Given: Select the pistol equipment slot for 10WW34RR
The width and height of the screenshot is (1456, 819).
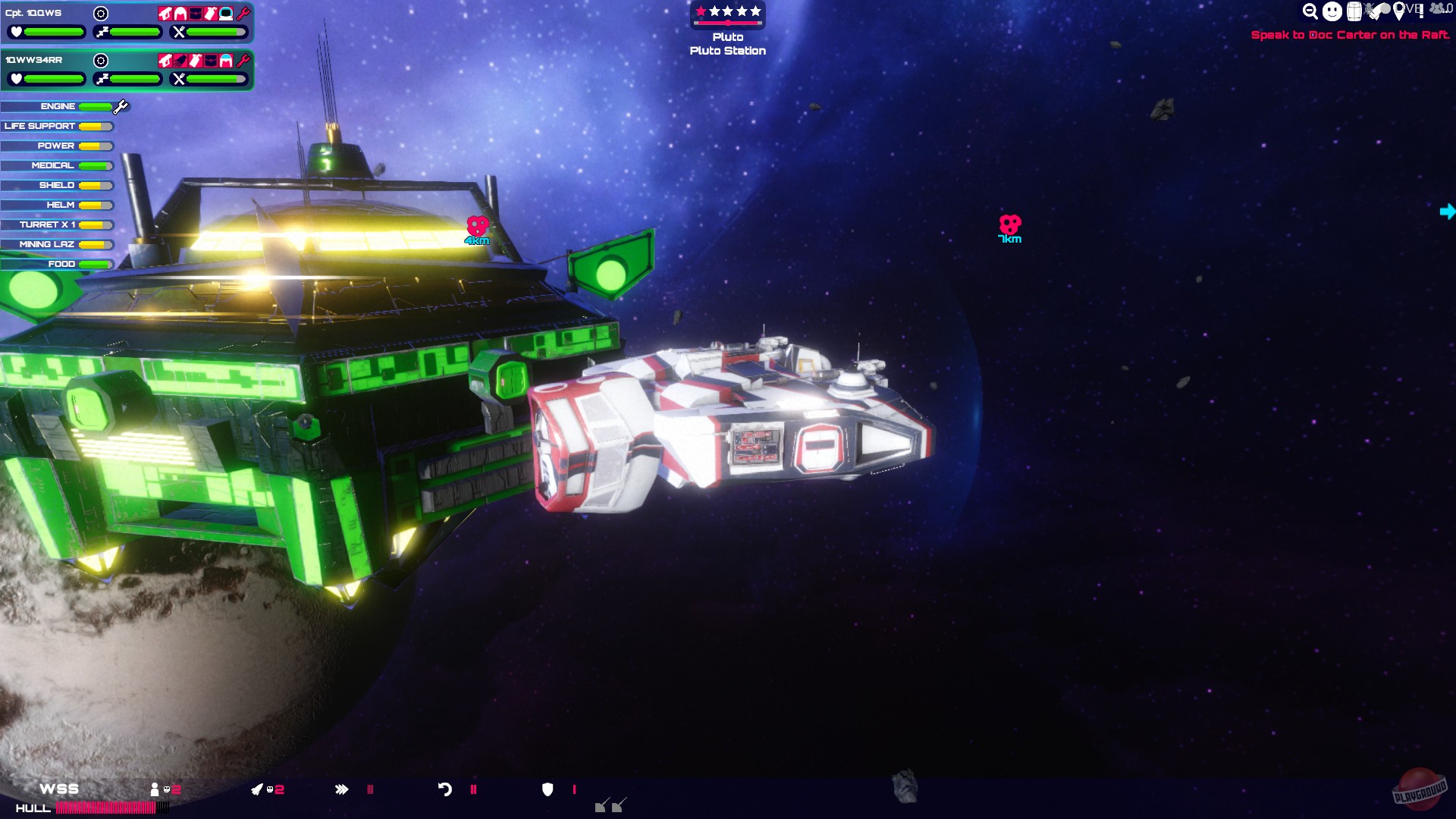Looking at the screenshot, I should click(165, 61).
